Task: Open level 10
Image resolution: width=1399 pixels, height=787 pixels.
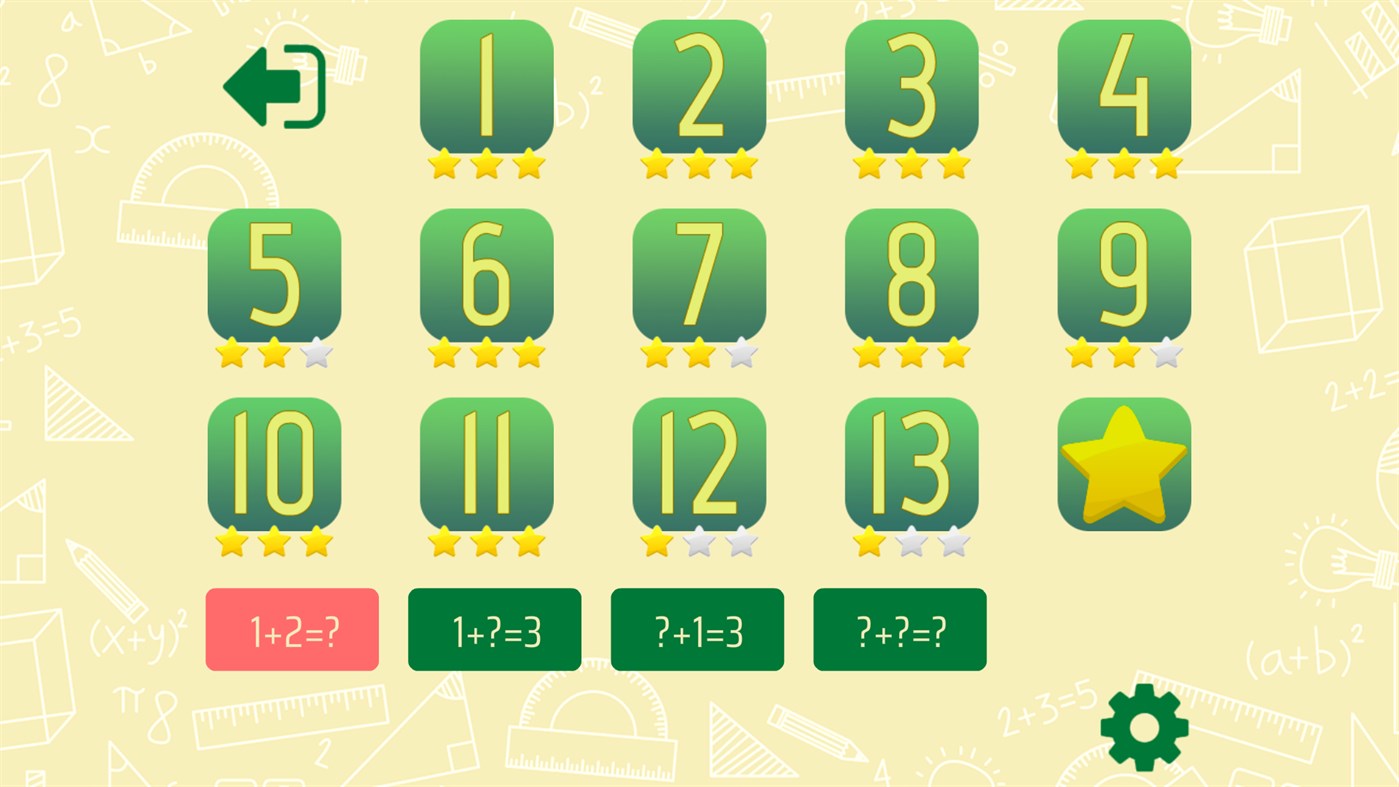Action: (x=274, y=463)
